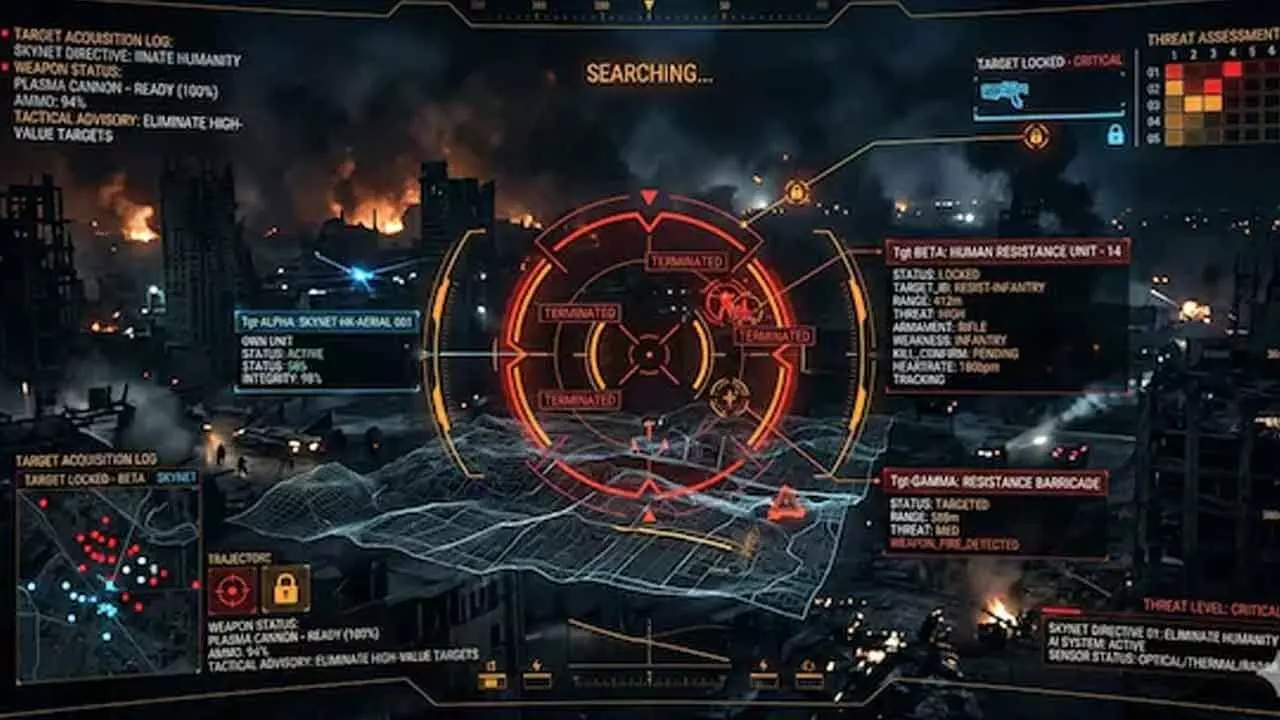Select the Tgt BETA Human Resistance Unit header
Screen dimensions: 1280x720
[x=1007, y=251]
